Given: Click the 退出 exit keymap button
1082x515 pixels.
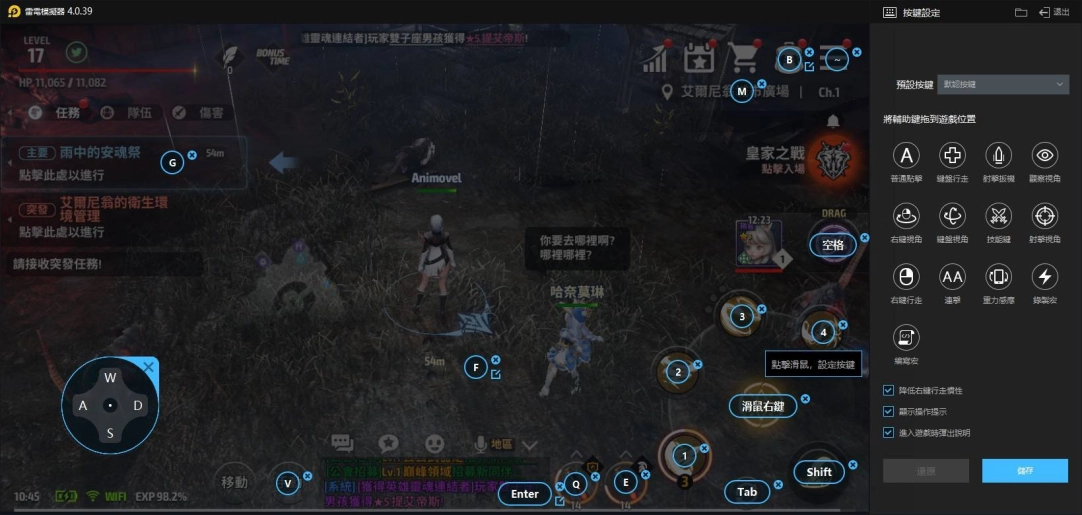Looking at the screenshot, I should [1055, 12].
